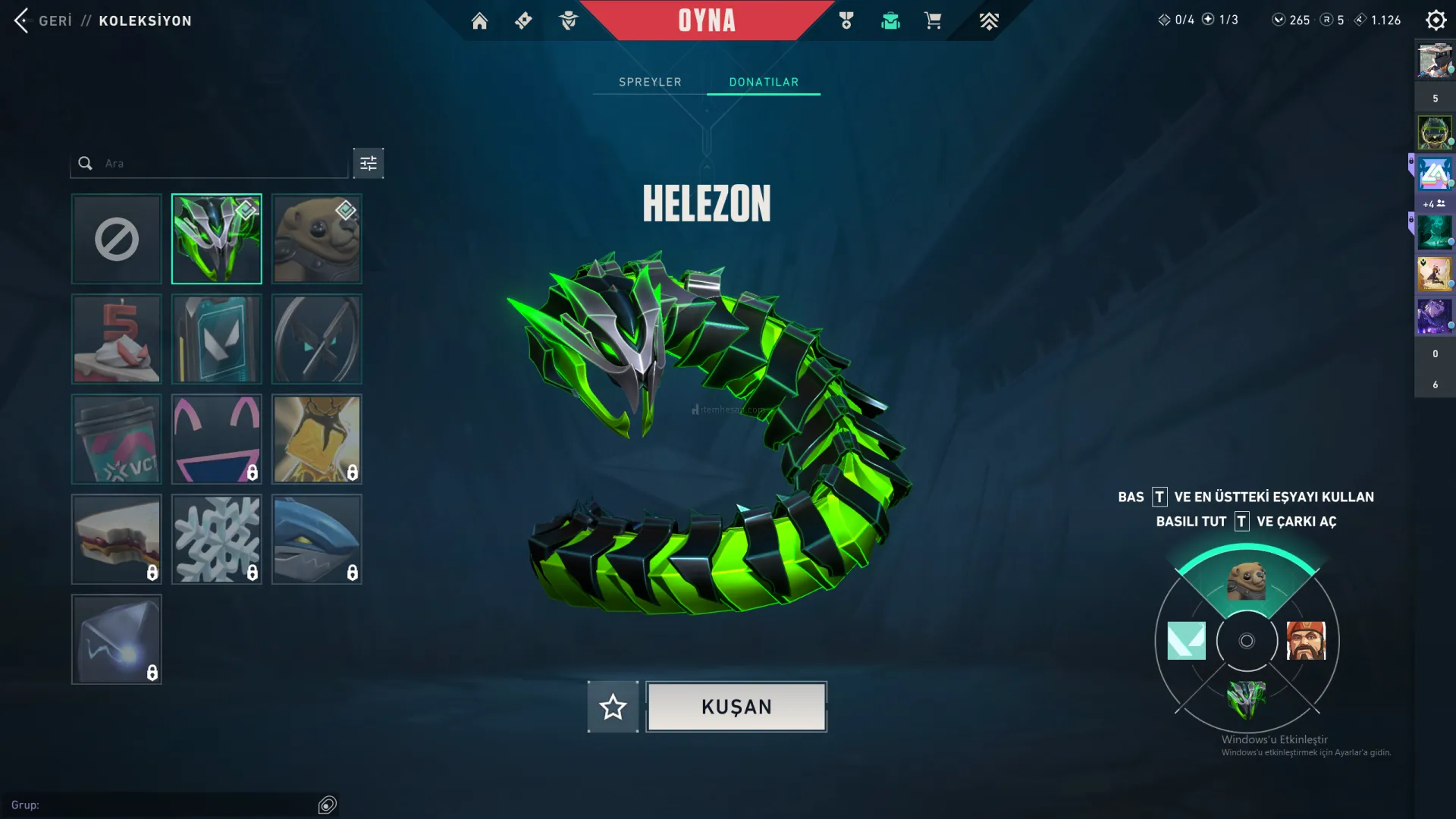Click the red OYNA play button
The height and width of the screenshot is (819, 1456).
pos(707,20)
